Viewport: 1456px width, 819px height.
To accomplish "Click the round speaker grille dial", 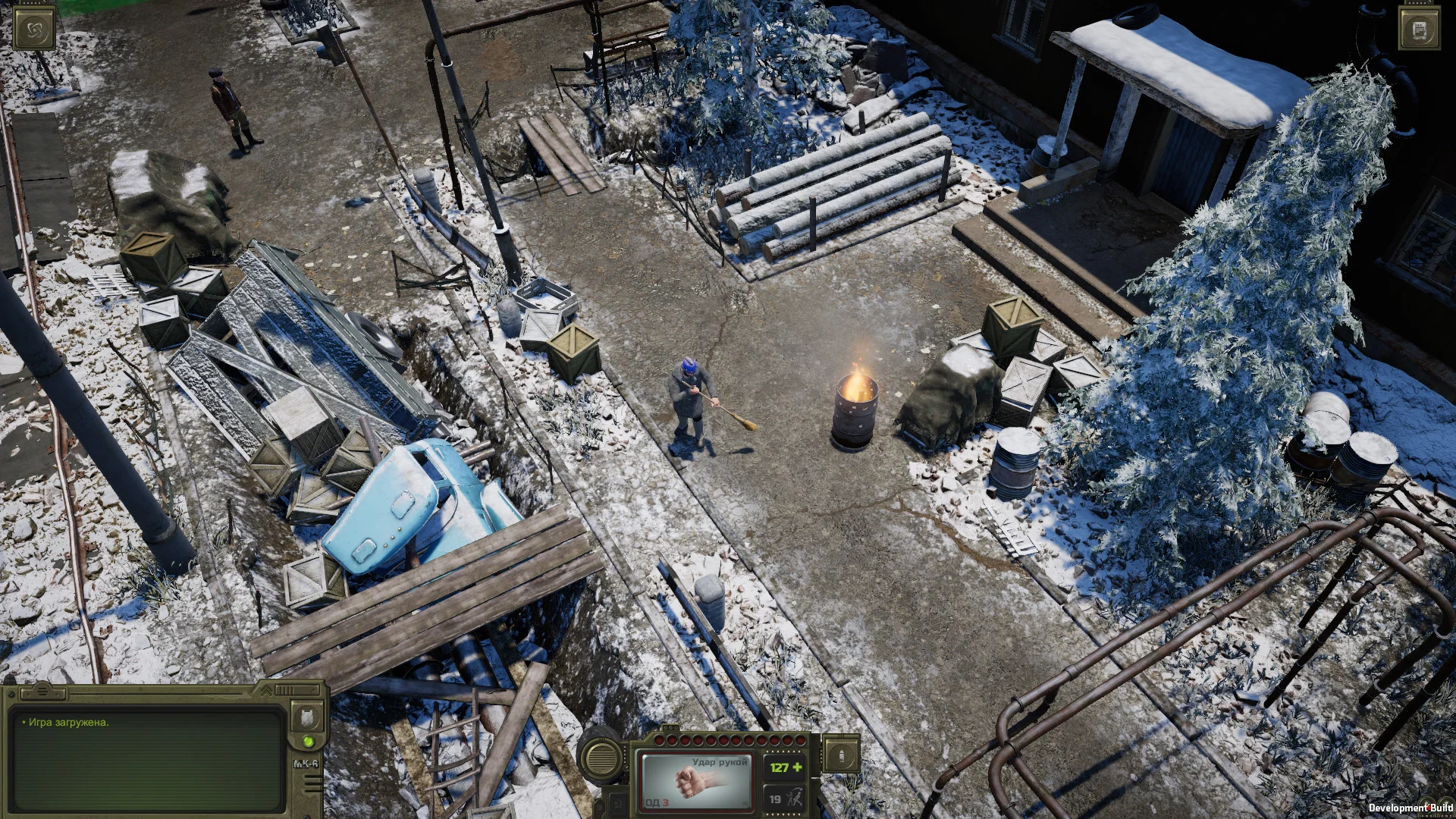I will pos(601,756).
